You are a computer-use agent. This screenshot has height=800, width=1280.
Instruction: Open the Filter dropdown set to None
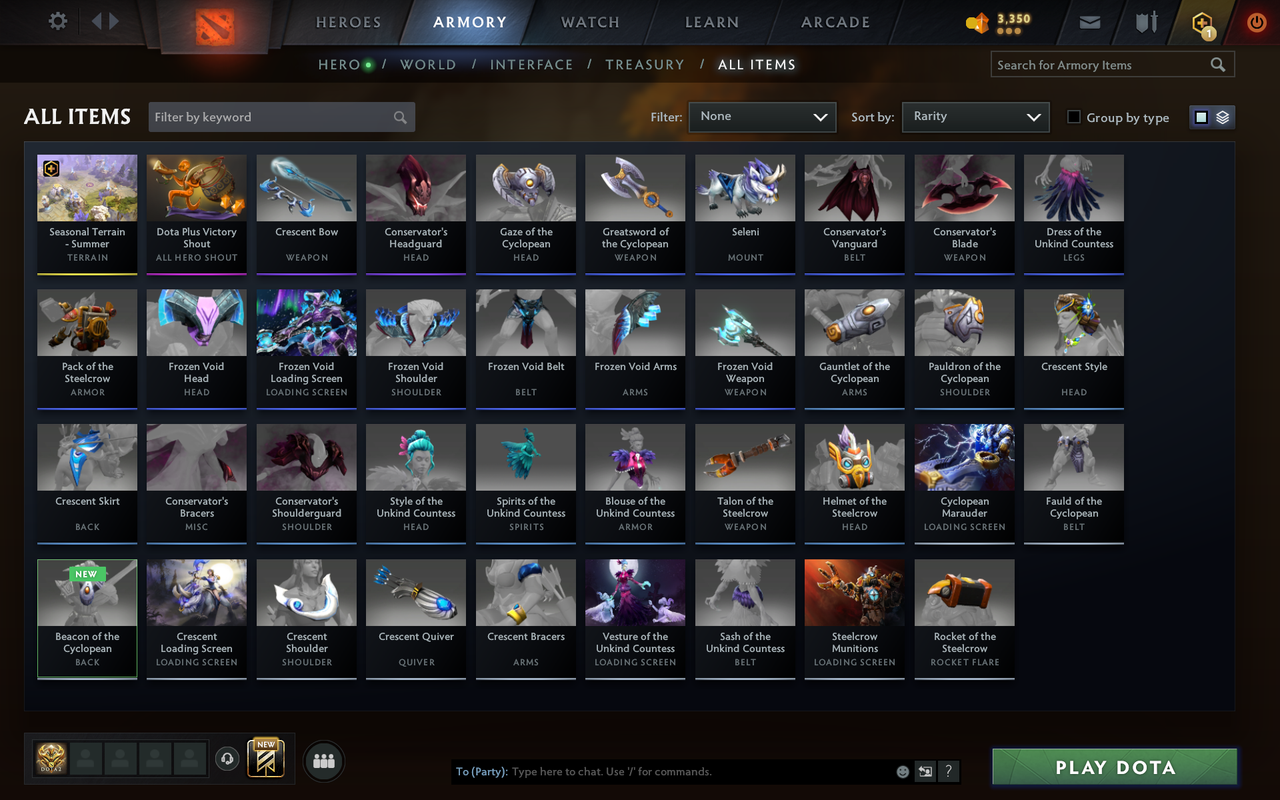click(x=762, y=117)
